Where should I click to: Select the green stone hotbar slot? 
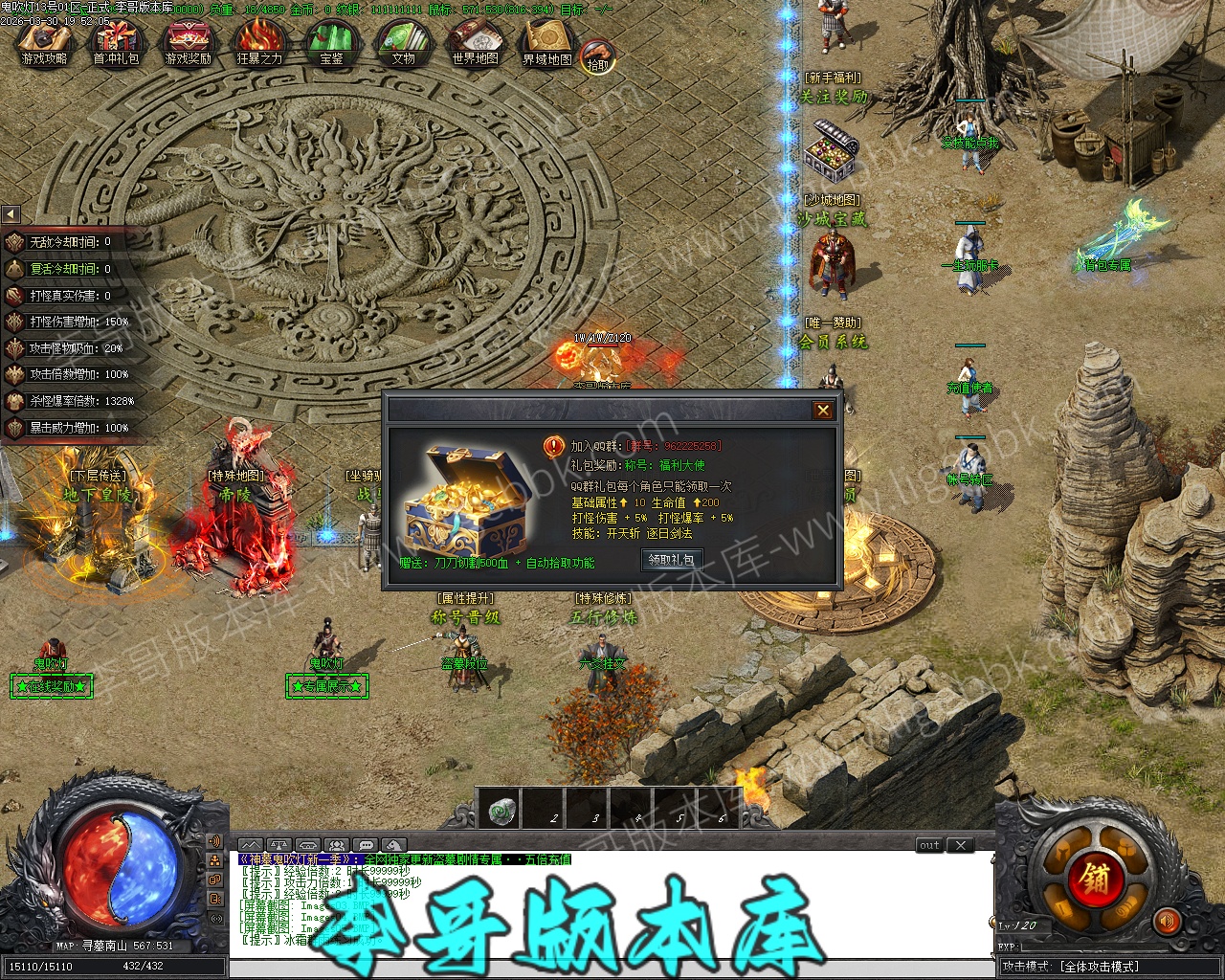(500, 811)
